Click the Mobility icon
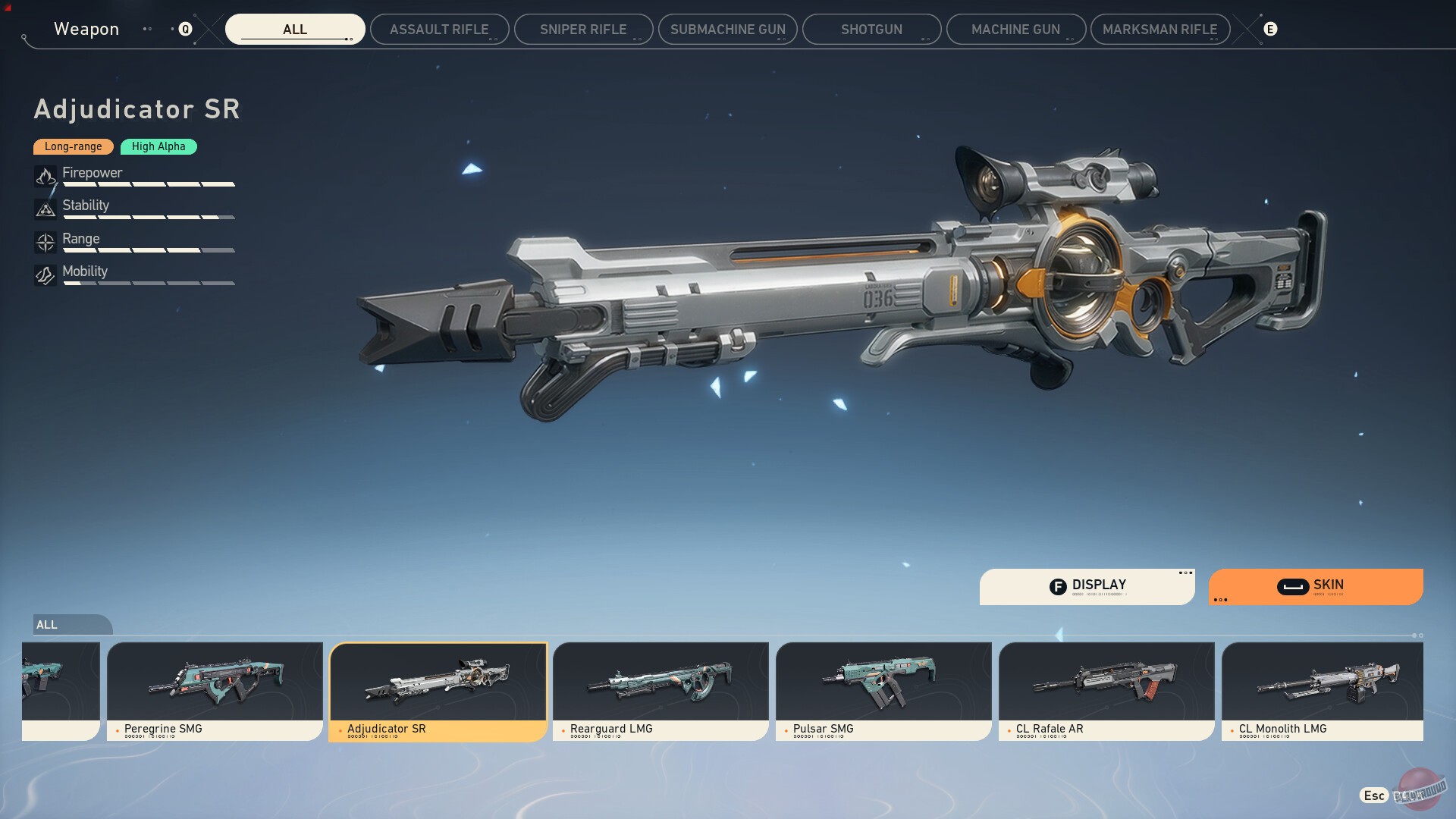 [45, 276]
